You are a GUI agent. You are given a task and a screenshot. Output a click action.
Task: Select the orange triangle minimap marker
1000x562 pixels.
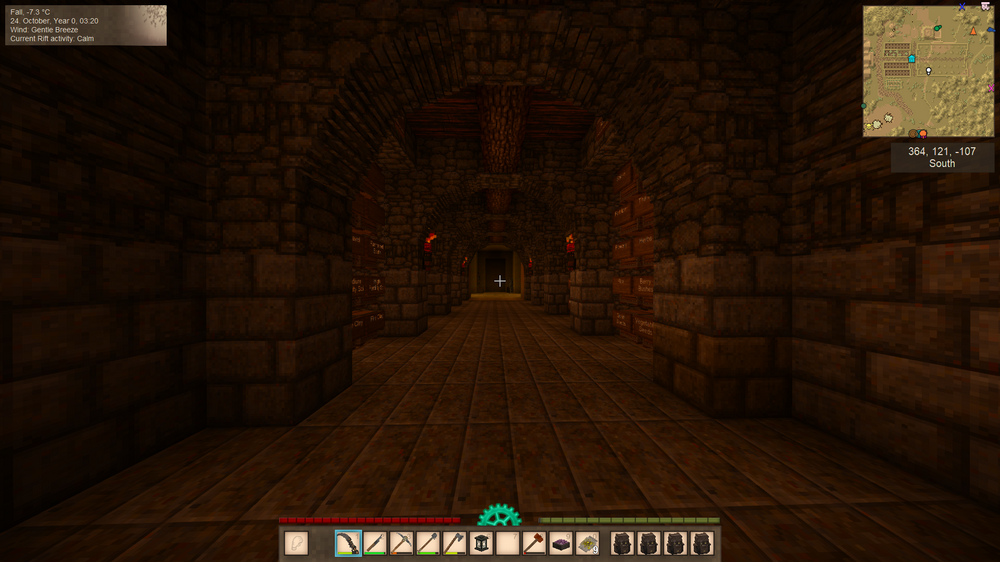pos(972,31)
